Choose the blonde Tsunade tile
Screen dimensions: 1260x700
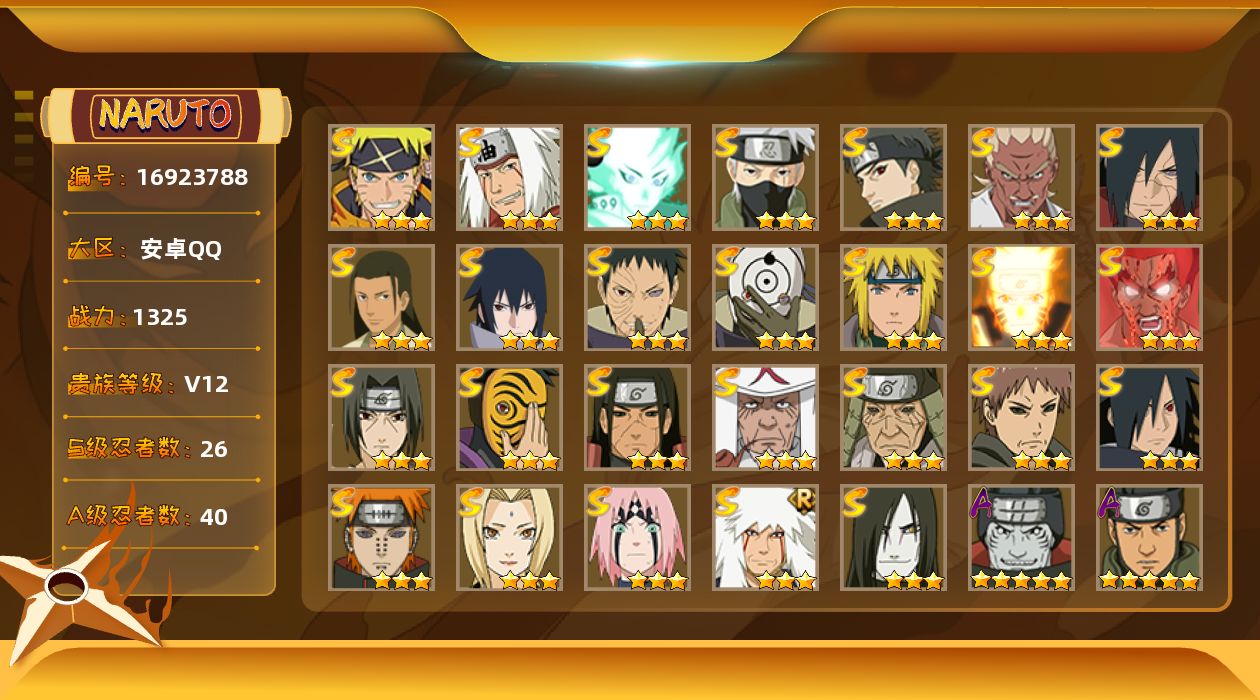coord(509,537)
